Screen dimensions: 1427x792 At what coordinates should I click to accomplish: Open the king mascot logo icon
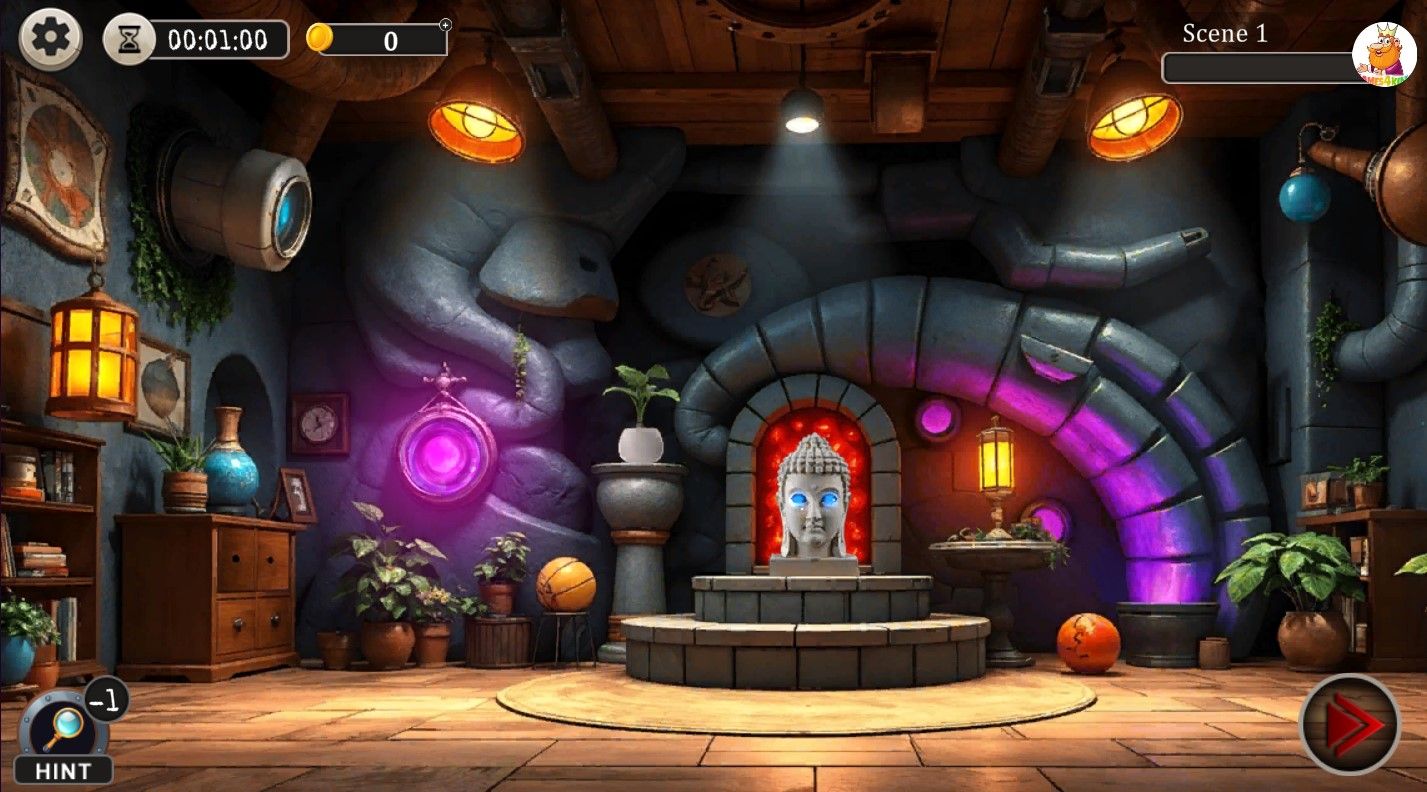(1383, 53)
